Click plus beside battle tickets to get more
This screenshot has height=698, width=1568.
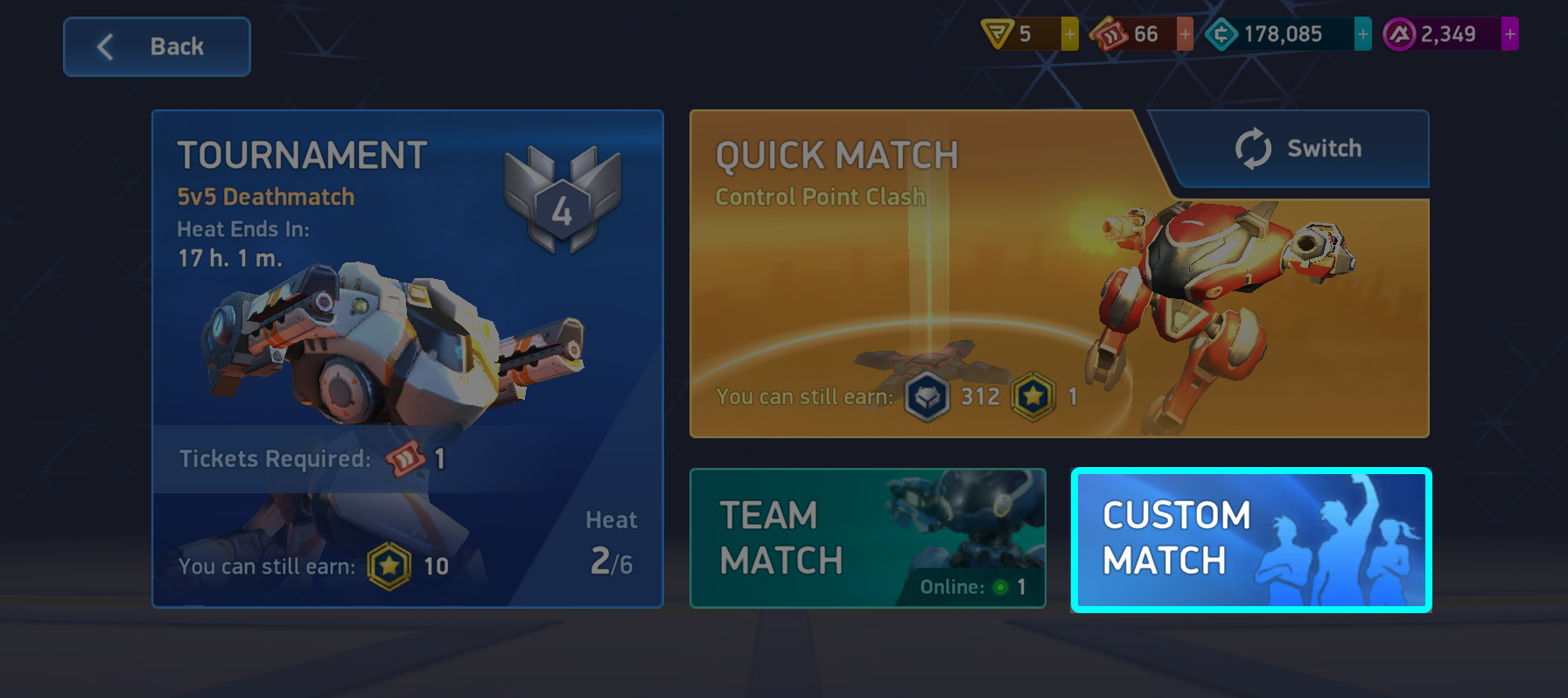click(1184, 33)
